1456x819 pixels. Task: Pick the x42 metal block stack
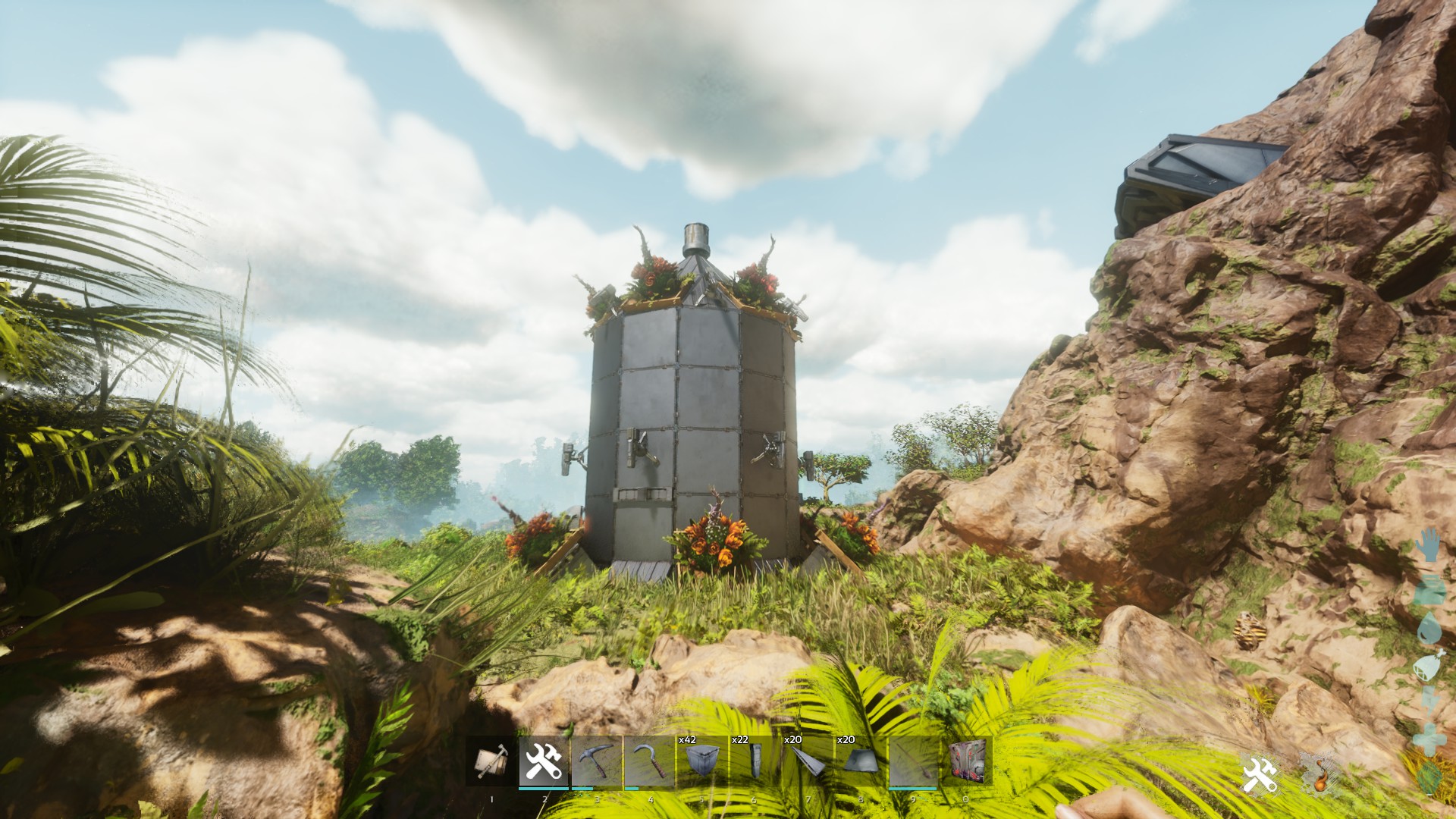point(702,761)
